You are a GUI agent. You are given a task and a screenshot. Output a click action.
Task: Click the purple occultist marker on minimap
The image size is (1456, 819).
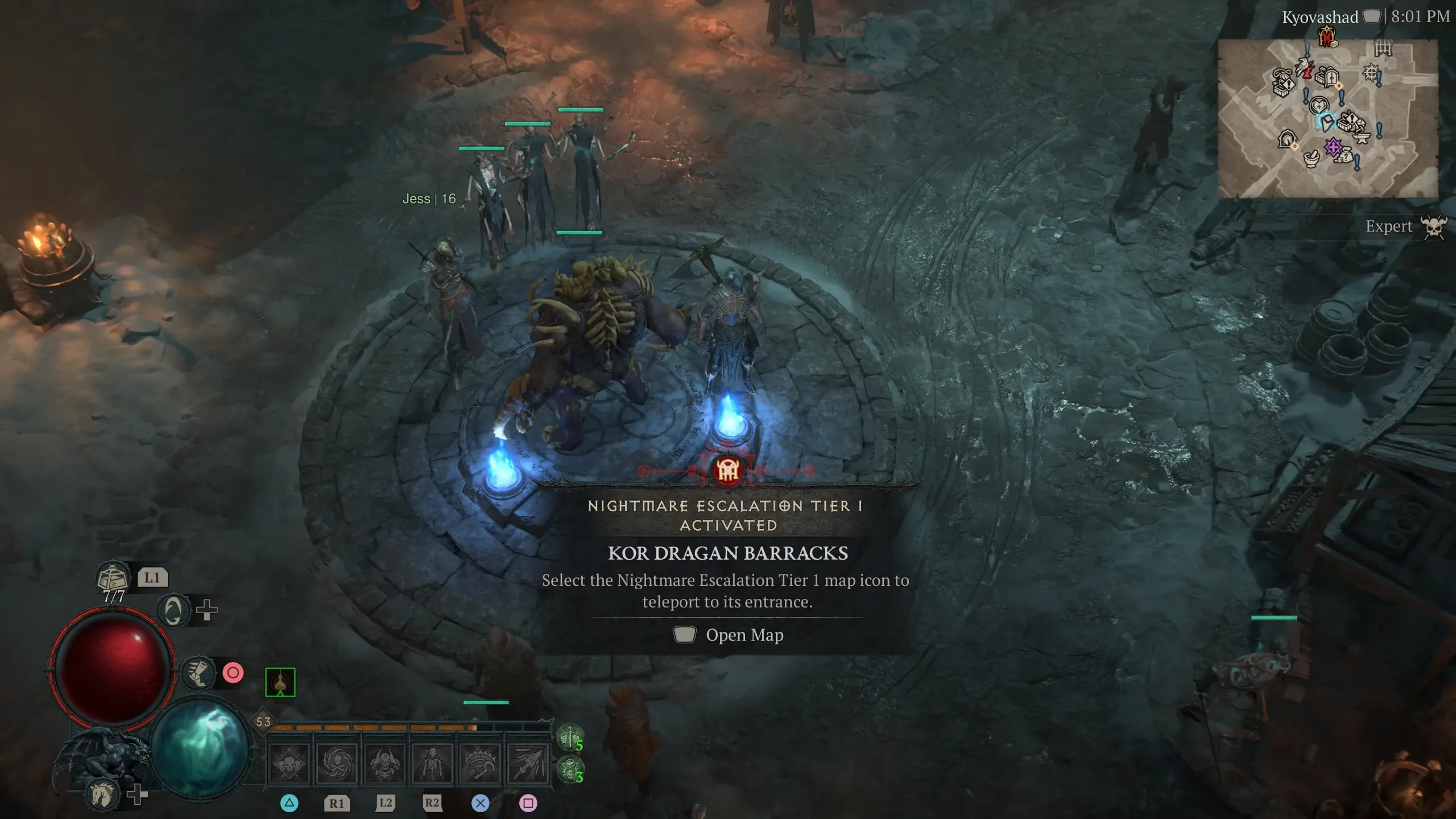coord(1333,147)
